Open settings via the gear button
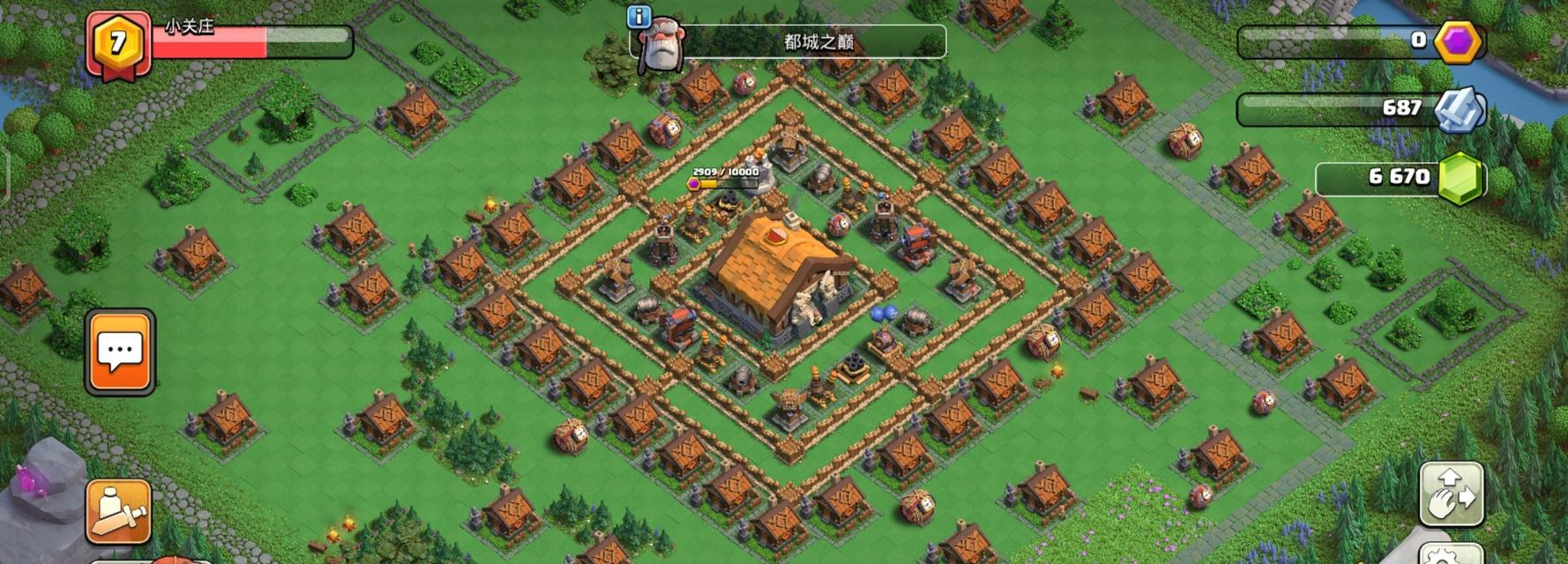The image size is (1568, 564). tap(1451, 555)
